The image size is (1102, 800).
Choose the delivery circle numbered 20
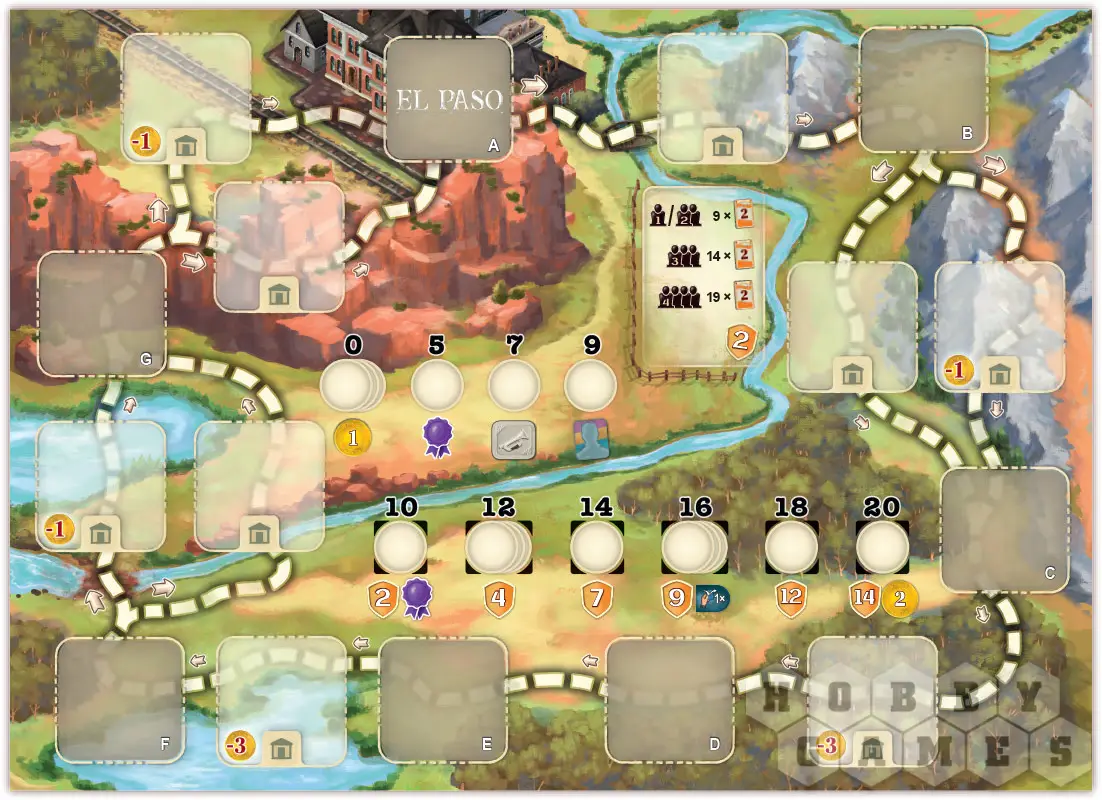click(x=882, y=547)
